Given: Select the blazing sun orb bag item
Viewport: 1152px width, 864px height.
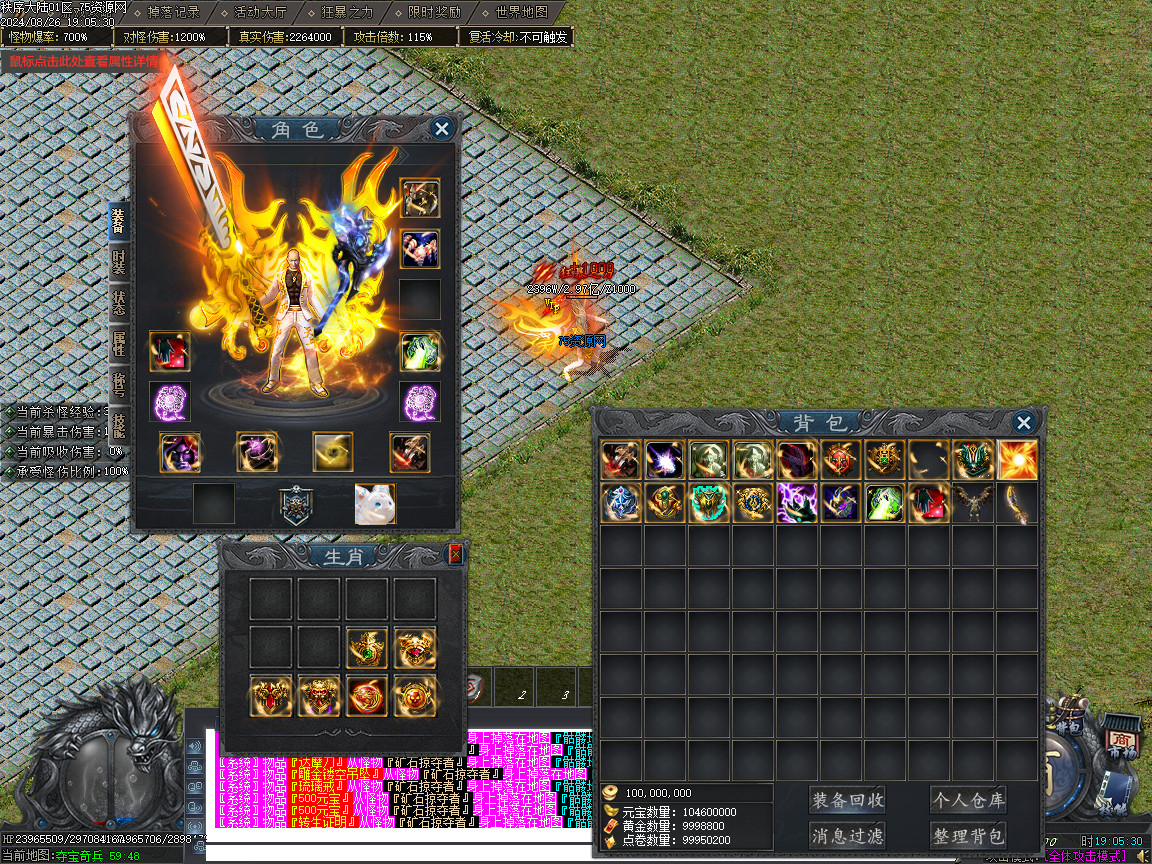Looking at the screenshot, I should click(x=1017, y=460).
